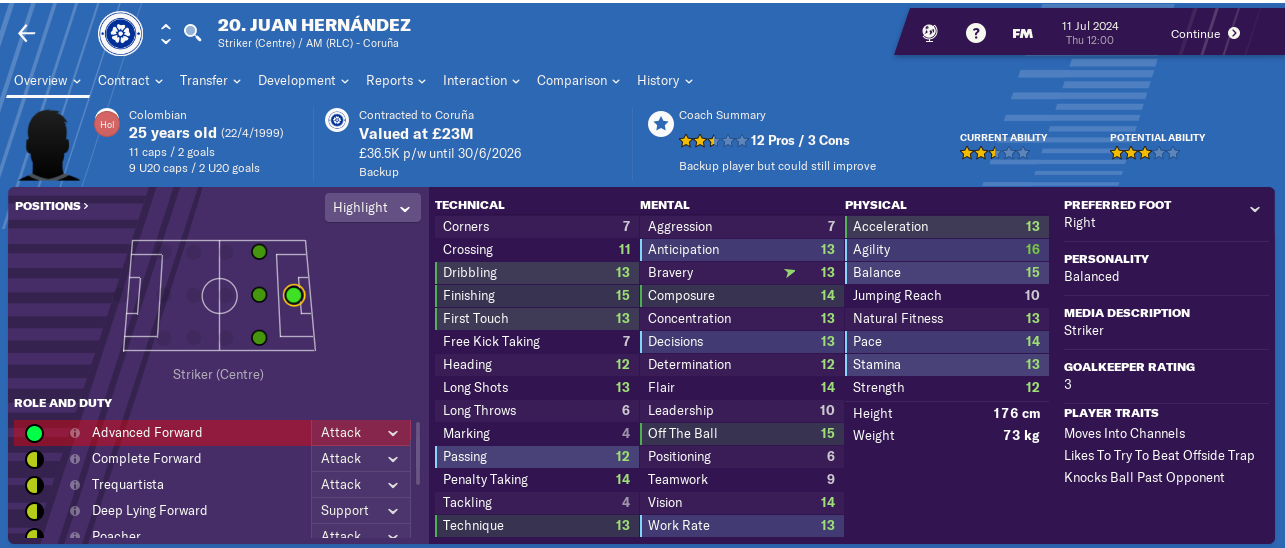1285x548 pixels.
Task: Change Complete Forward duty dropdown
Action: [360, 459]
